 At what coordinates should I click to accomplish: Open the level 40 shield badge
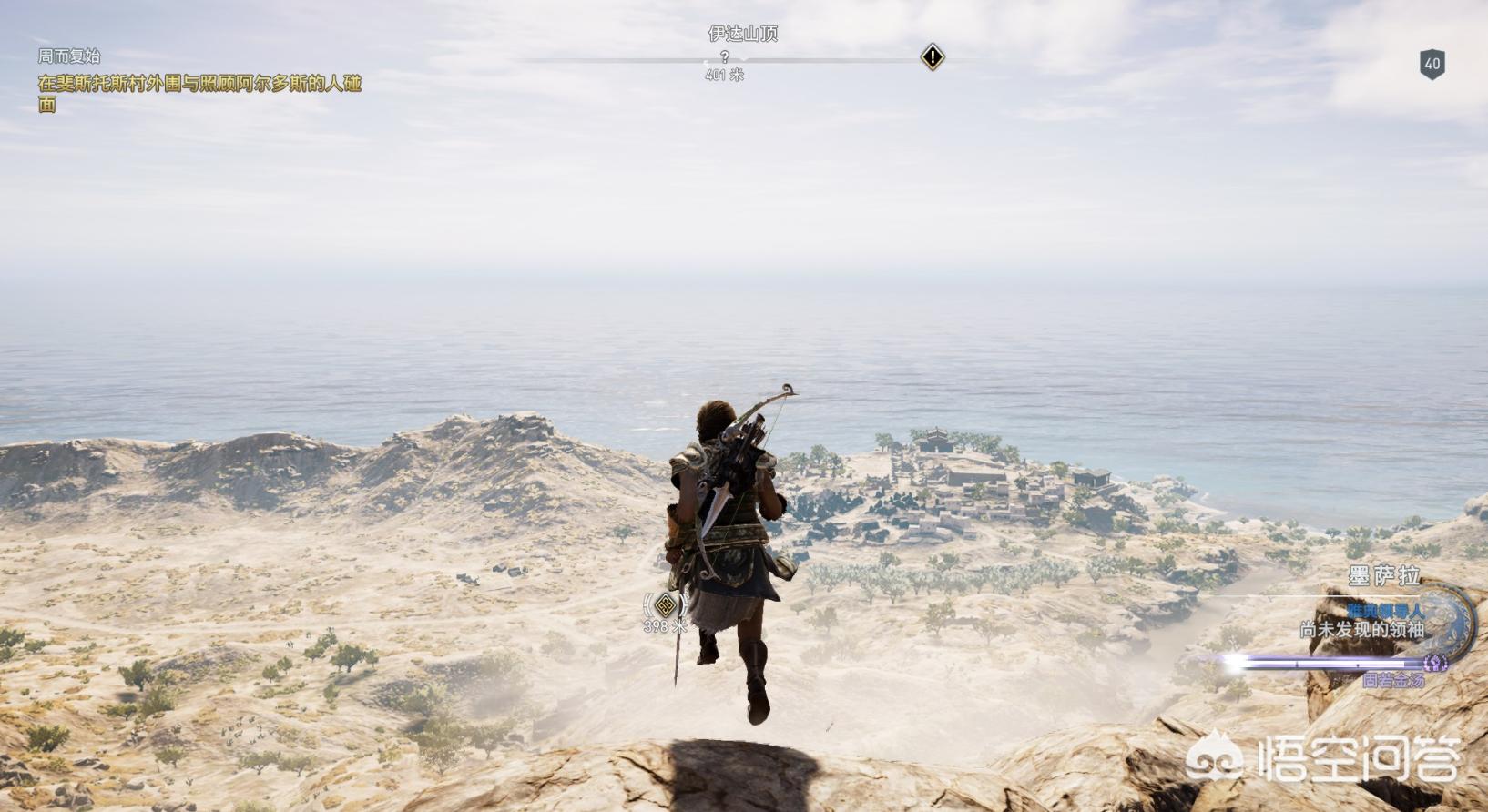(x=1432, y=64)
